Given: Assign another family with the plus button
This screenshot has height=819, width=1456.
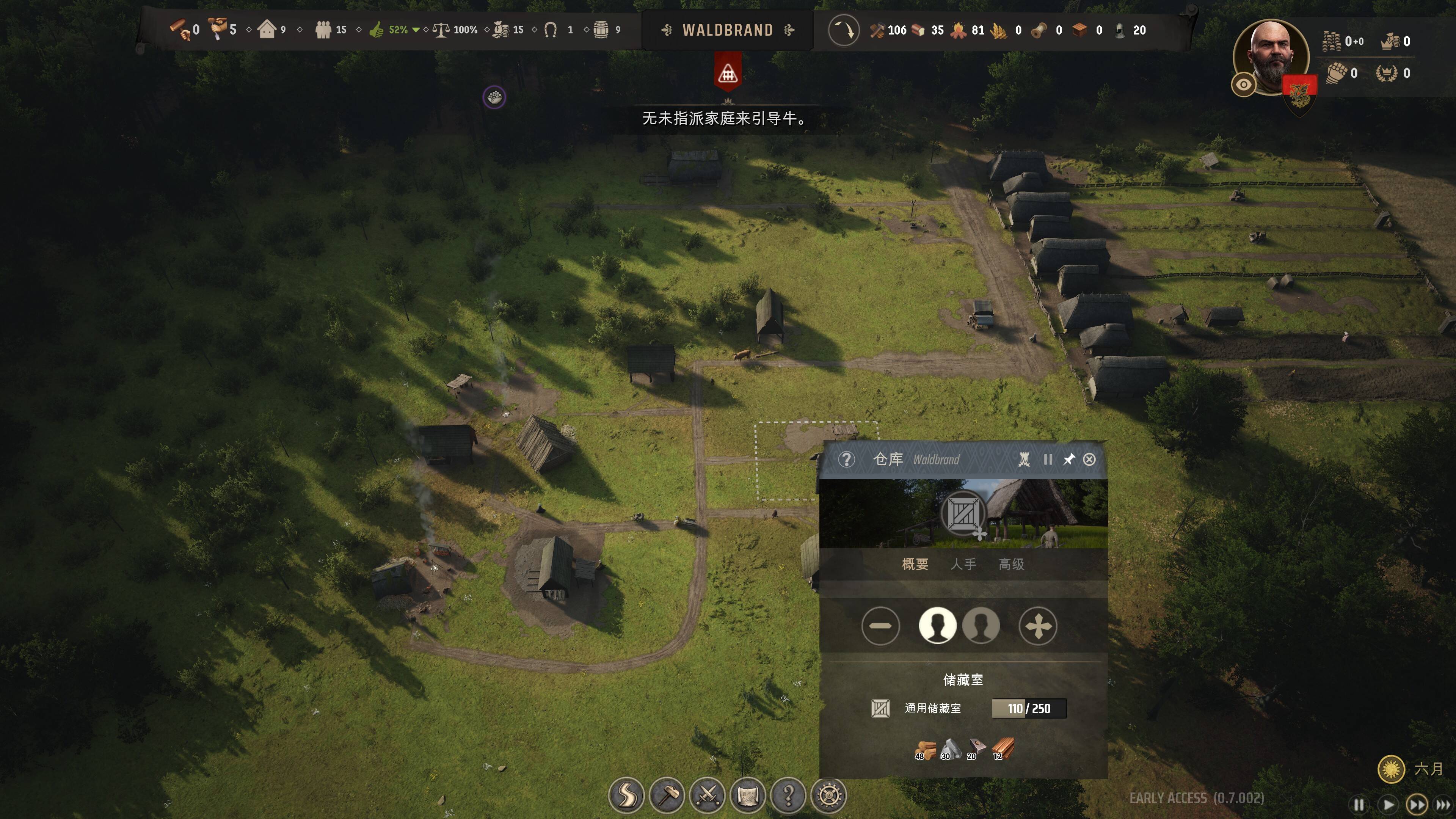Looking at the screenshot, I should (x=1038, y=626).
